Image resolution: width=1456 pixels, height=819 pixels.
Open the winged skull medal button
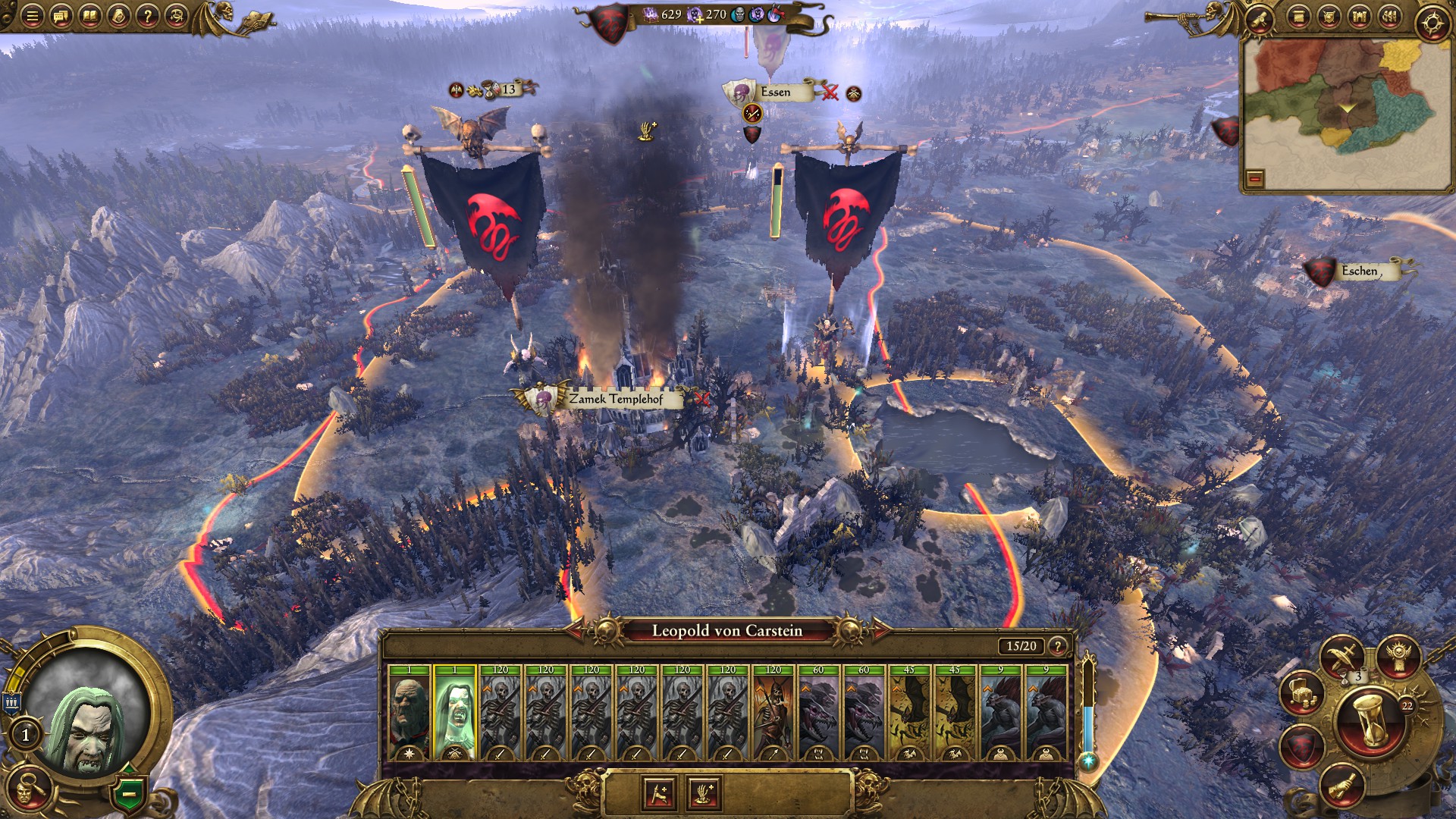[1398, 657]
